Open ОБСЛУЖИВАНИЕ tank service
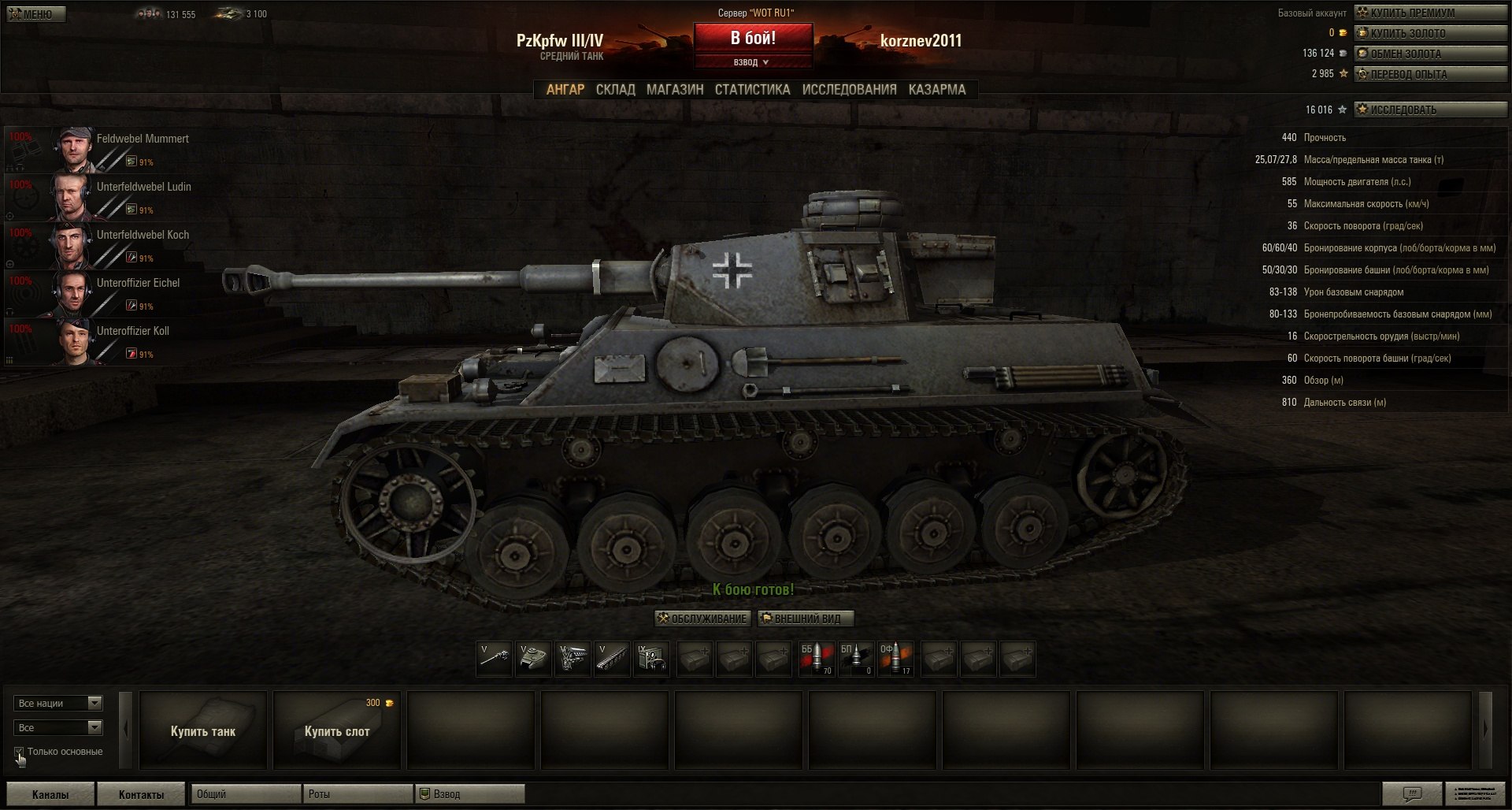Image resolution: width=1512 pixels, height=810 pixels. (x=702, y=619)
